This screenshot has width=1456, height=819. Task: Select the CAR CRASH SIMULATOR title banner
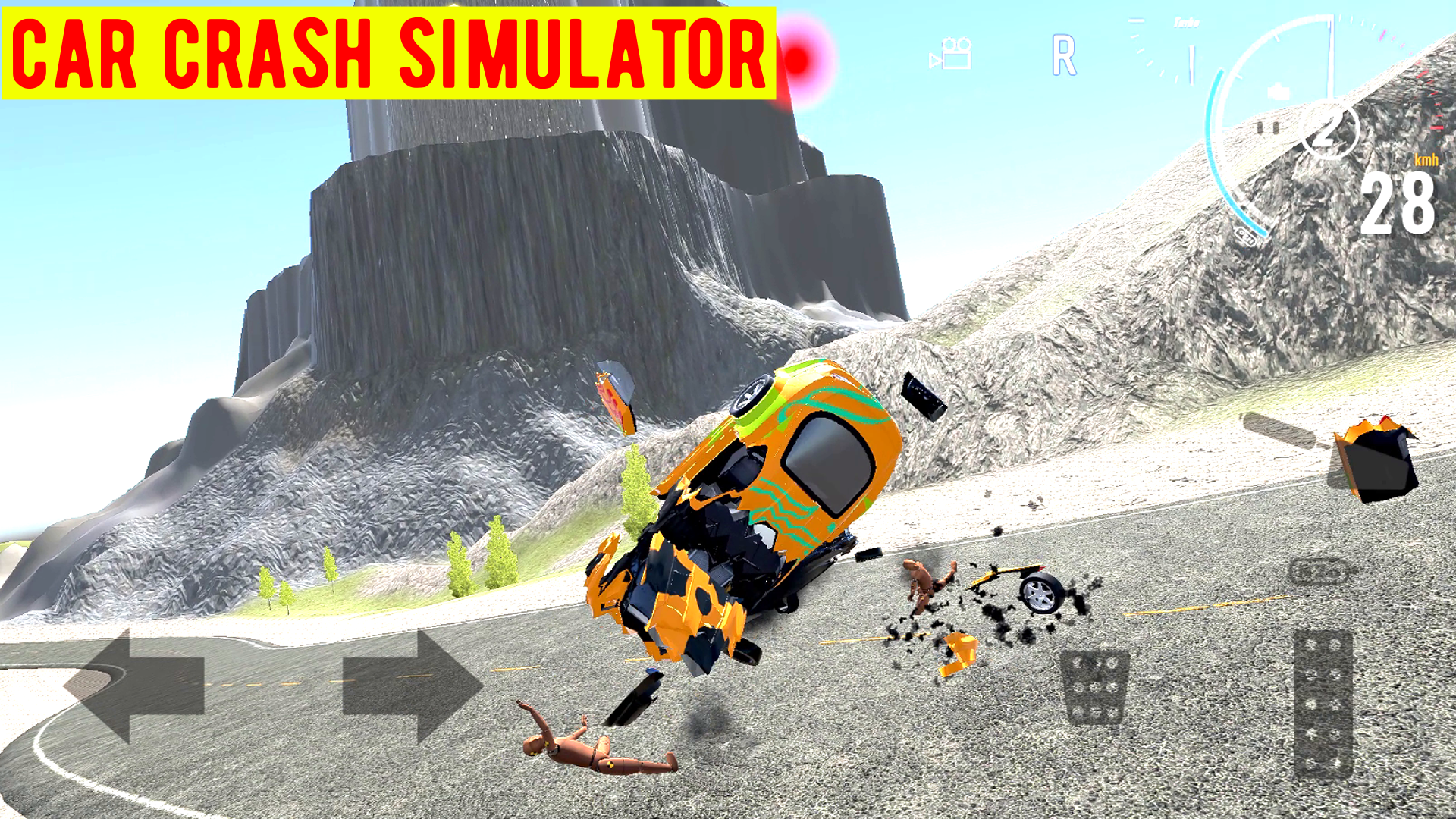387,50
